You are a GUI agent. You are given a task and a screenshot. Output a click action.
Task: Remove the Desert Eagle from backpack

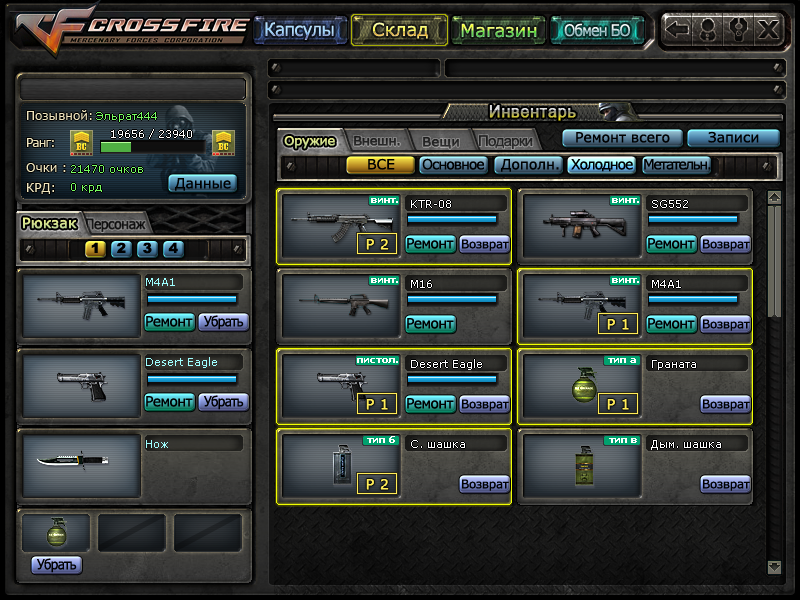pyautogui.click(x=223, y=402)
